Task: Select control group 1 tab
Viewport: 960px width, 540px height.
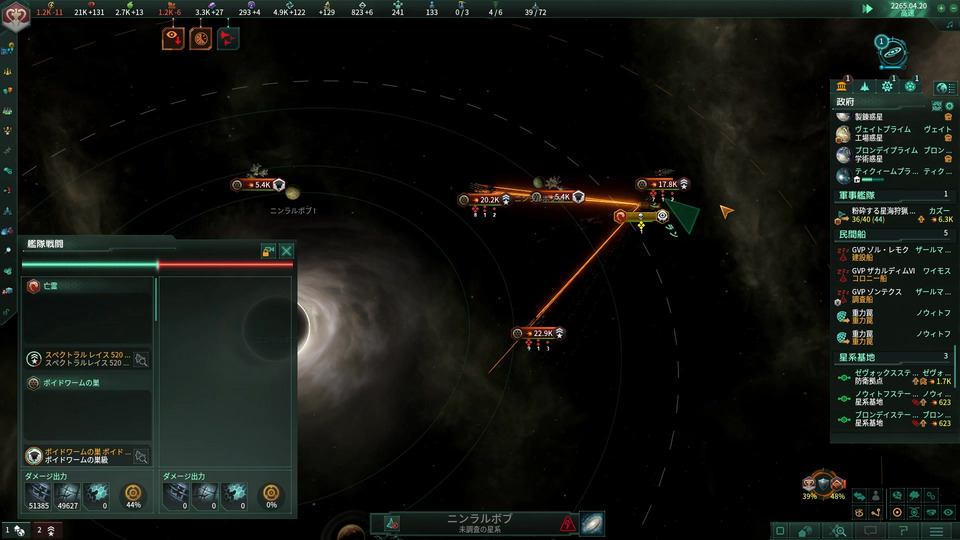Action: pos(13,530)
